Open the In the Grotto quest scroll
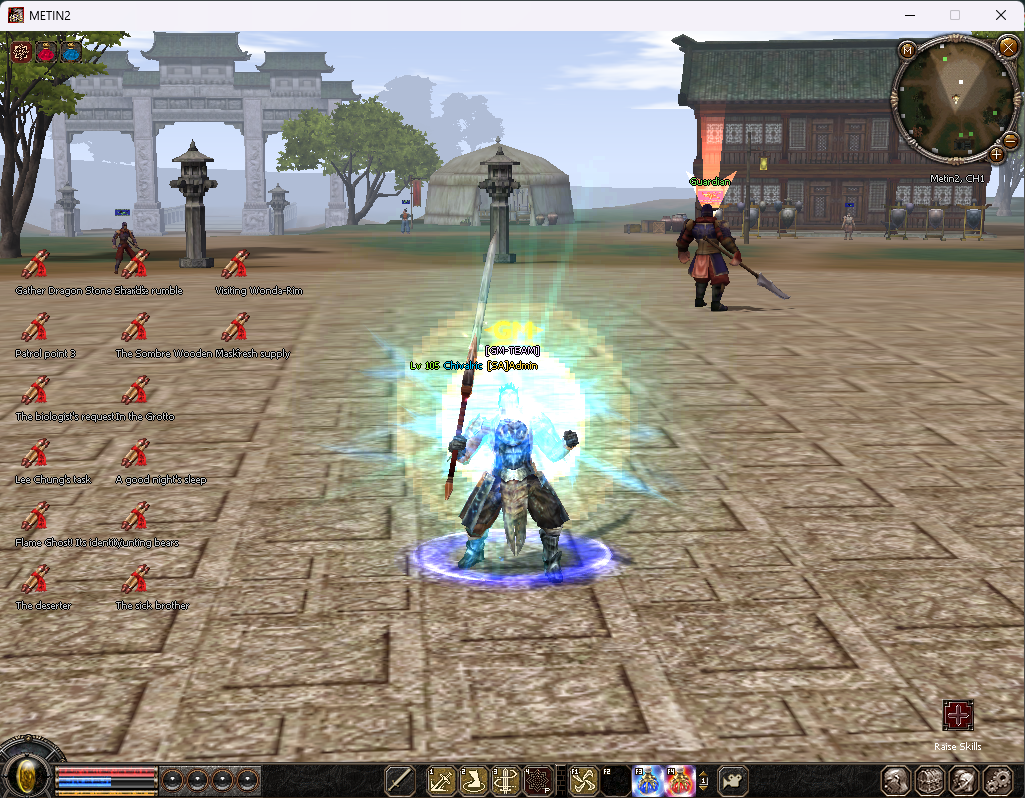 click(x=136, y=391)
